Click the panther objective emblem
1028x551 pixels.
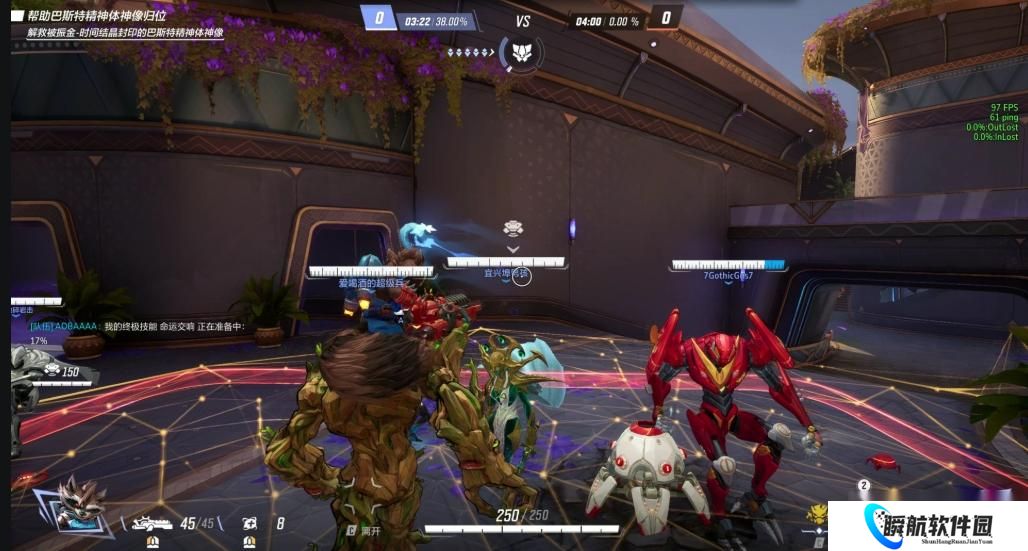[520, 52]
